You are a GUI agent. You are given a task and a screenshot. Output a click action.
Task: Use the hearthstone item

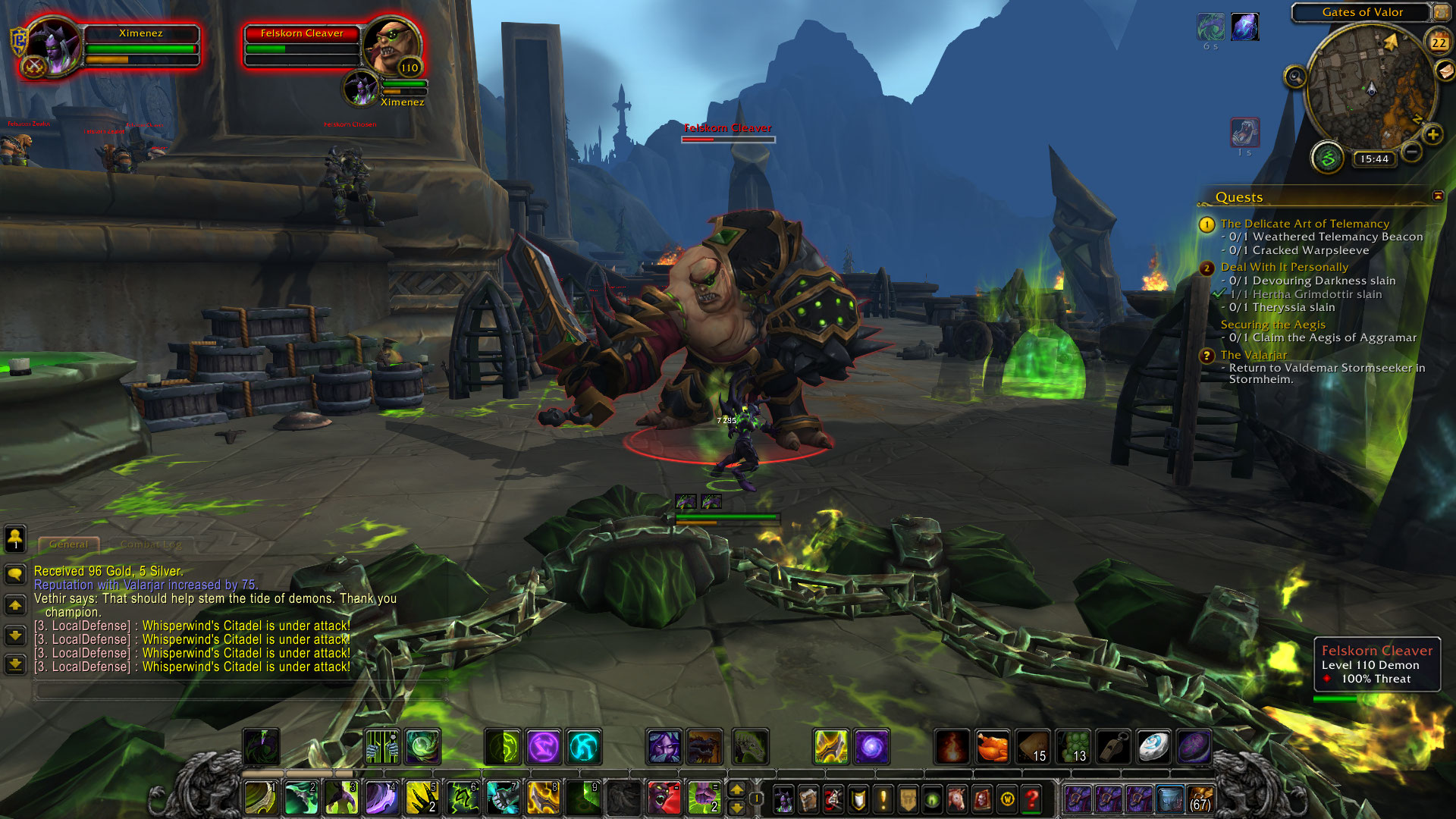click(x=1153, y=747)
